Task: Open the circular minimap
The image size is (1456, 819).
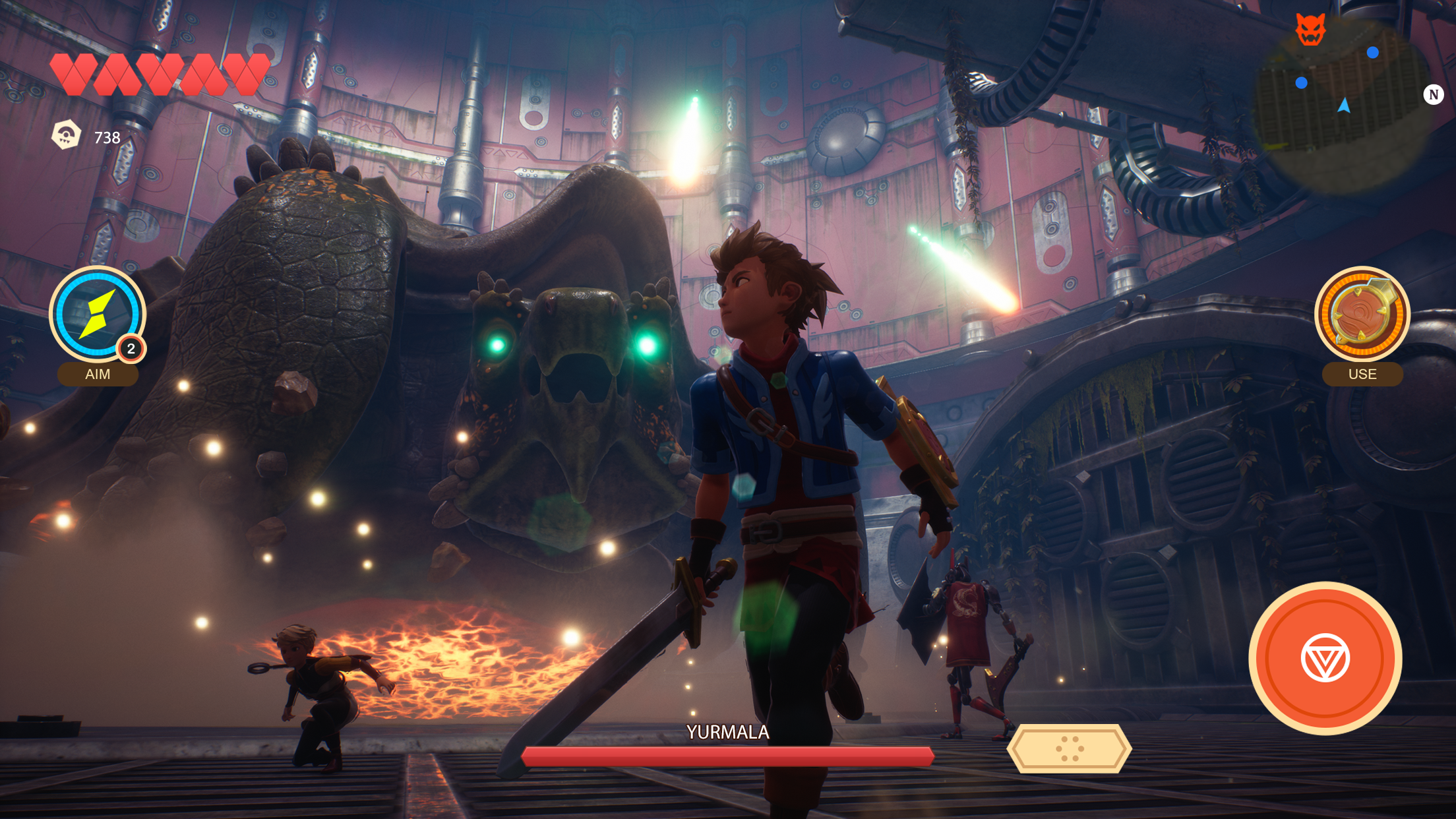Action: coord(1343,106)
